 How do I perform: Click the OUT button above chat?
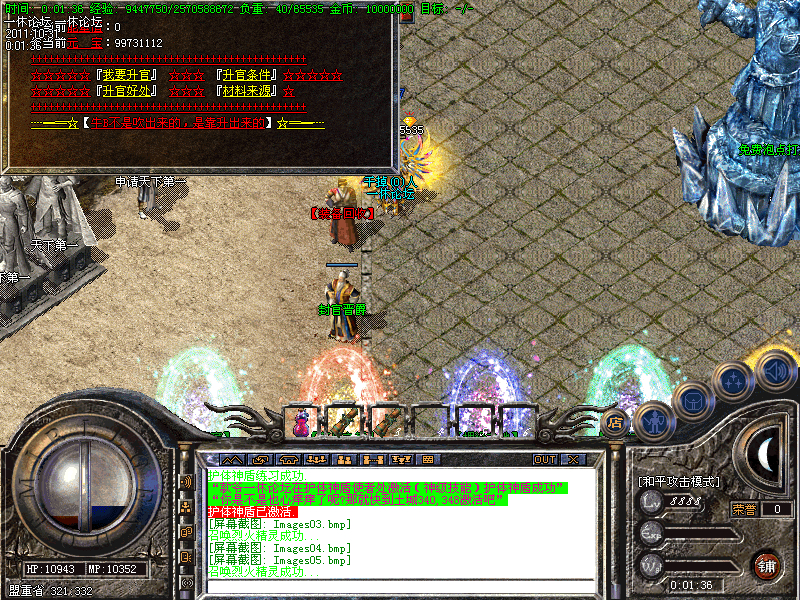(x=544, y=459)
